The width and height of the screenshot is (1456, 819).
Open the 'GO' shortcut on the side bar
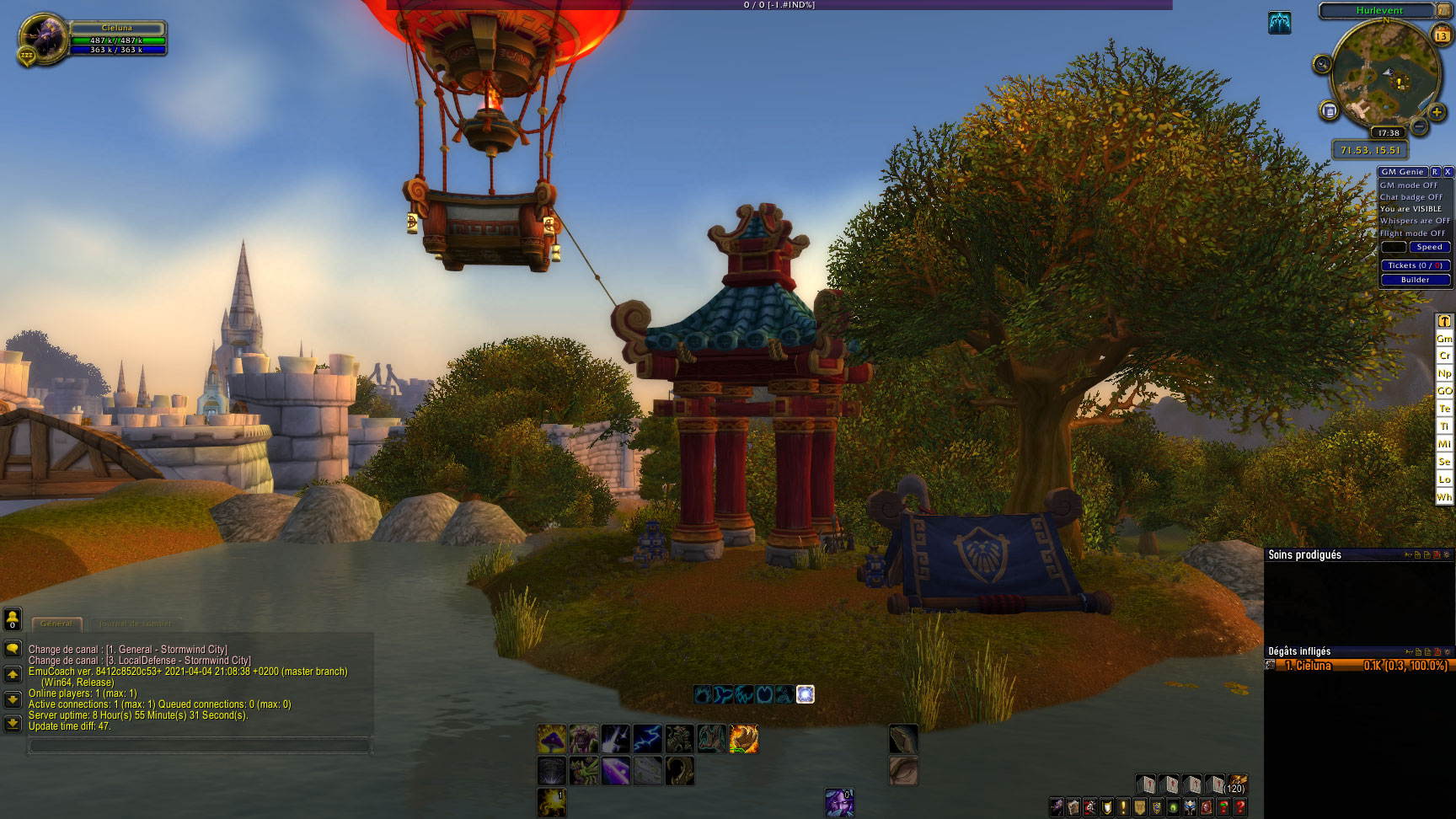tap(1444, 391)
